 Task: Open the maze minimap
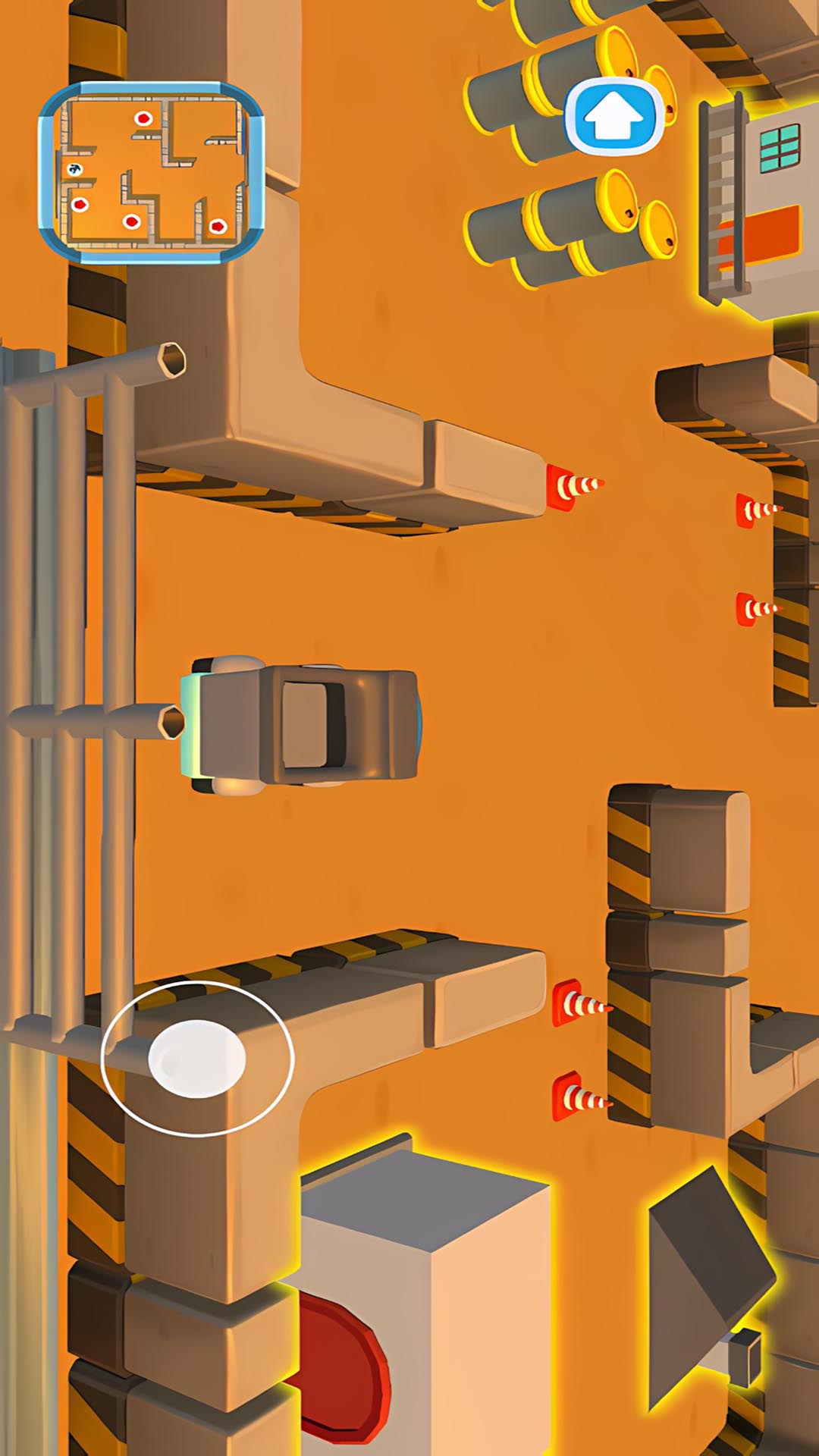point(151,172)
